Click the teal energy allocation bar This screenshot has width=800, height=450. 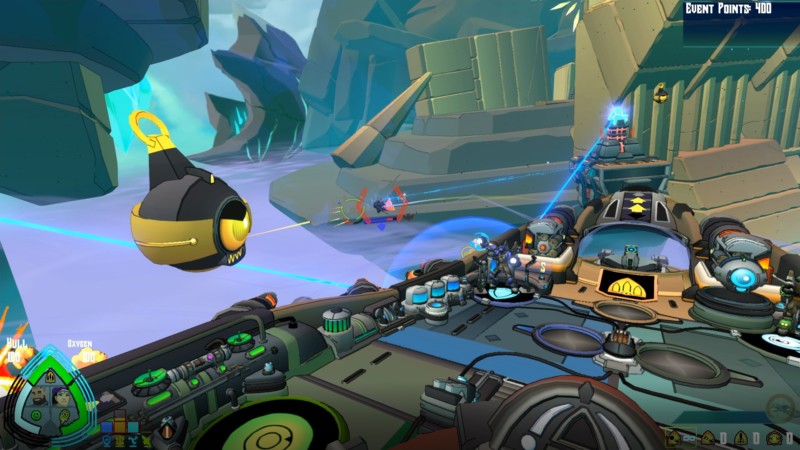click(133, 427)
